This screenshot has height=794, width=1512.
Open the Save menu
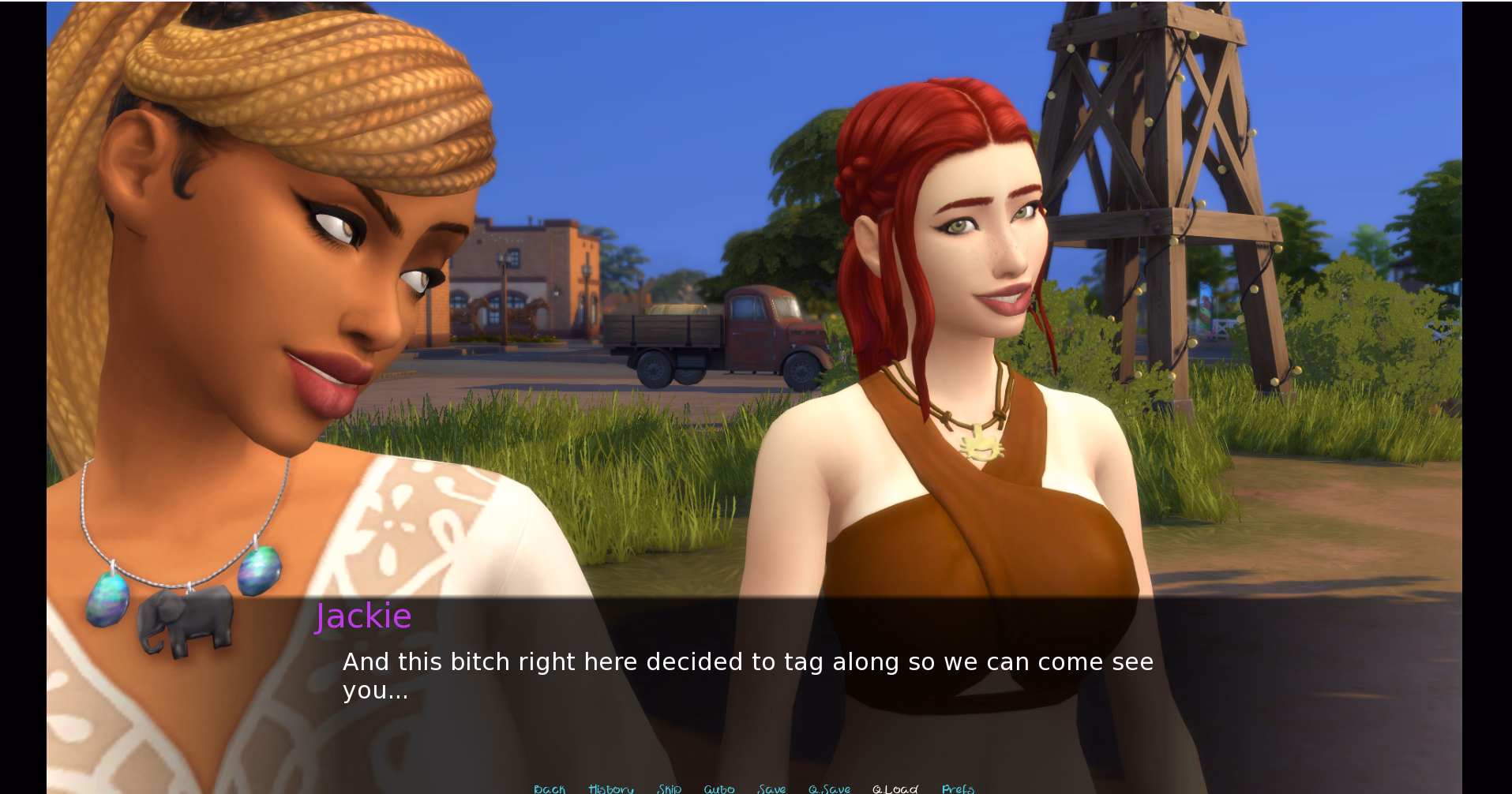coord(771,788)
